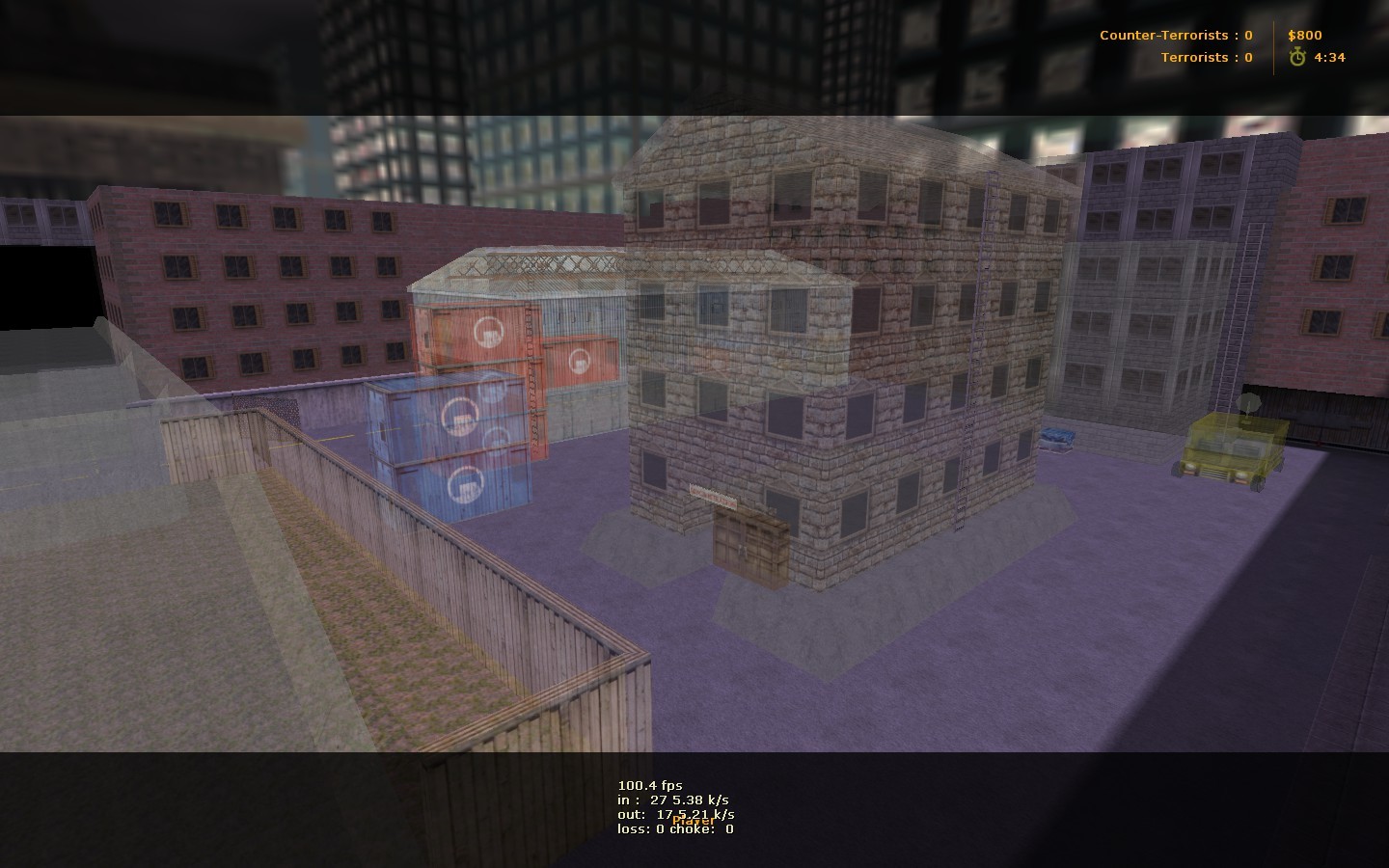The image size is (1389, 868).
Task: Click the loss and choke stats line
Action: click(x=675, y=829)
